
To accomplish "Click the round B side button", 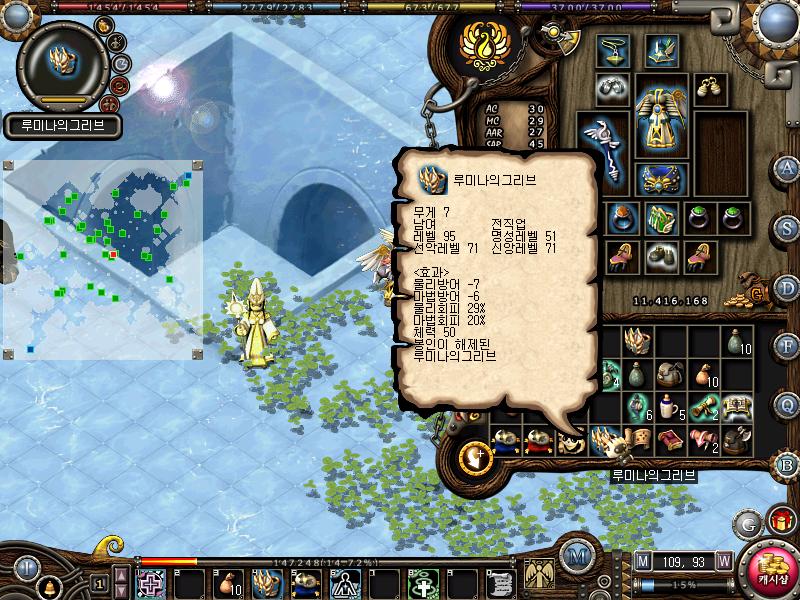I will coord(787,463).
